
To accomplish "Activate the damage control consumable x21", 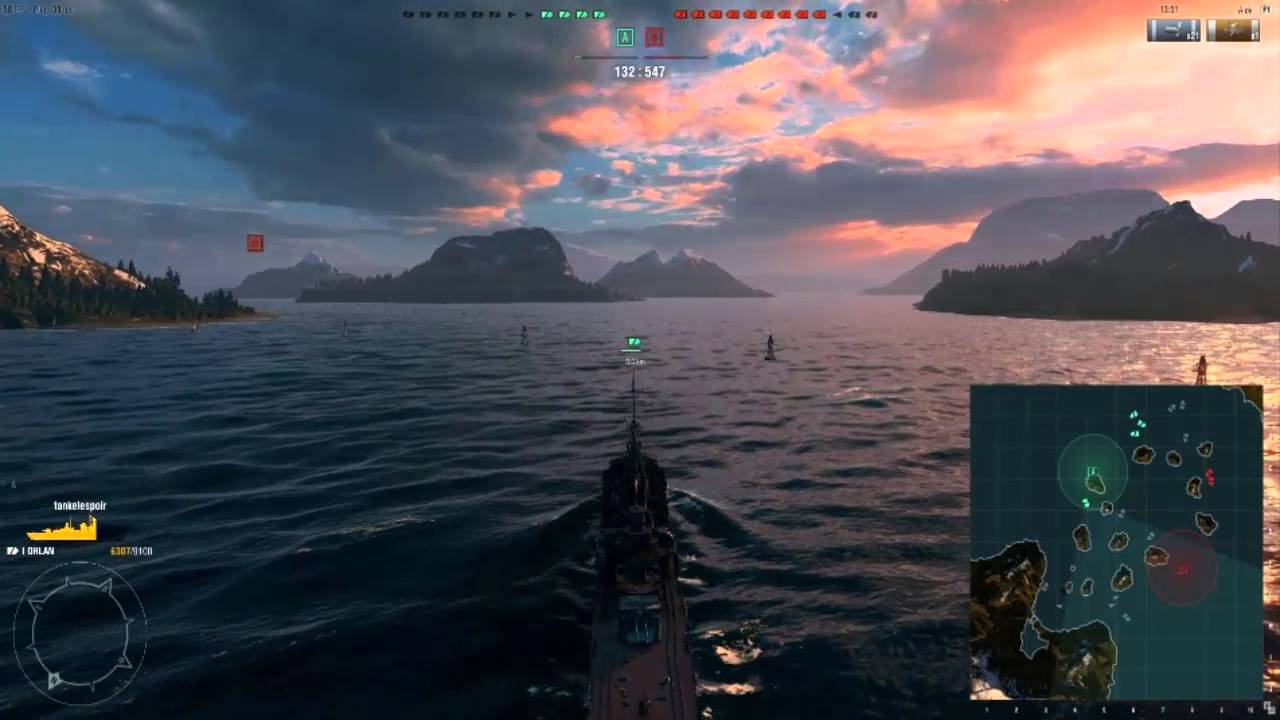I will (1172, 31).
